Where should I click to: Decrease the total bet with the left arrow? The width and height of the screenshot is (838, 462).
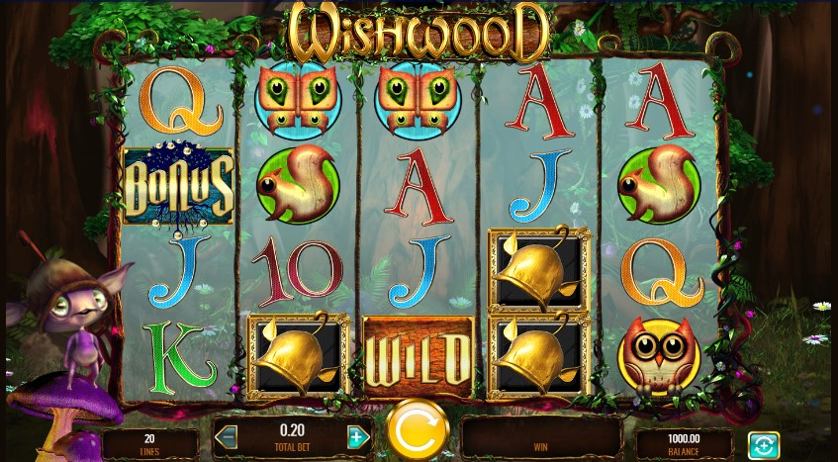coord(228,437)
